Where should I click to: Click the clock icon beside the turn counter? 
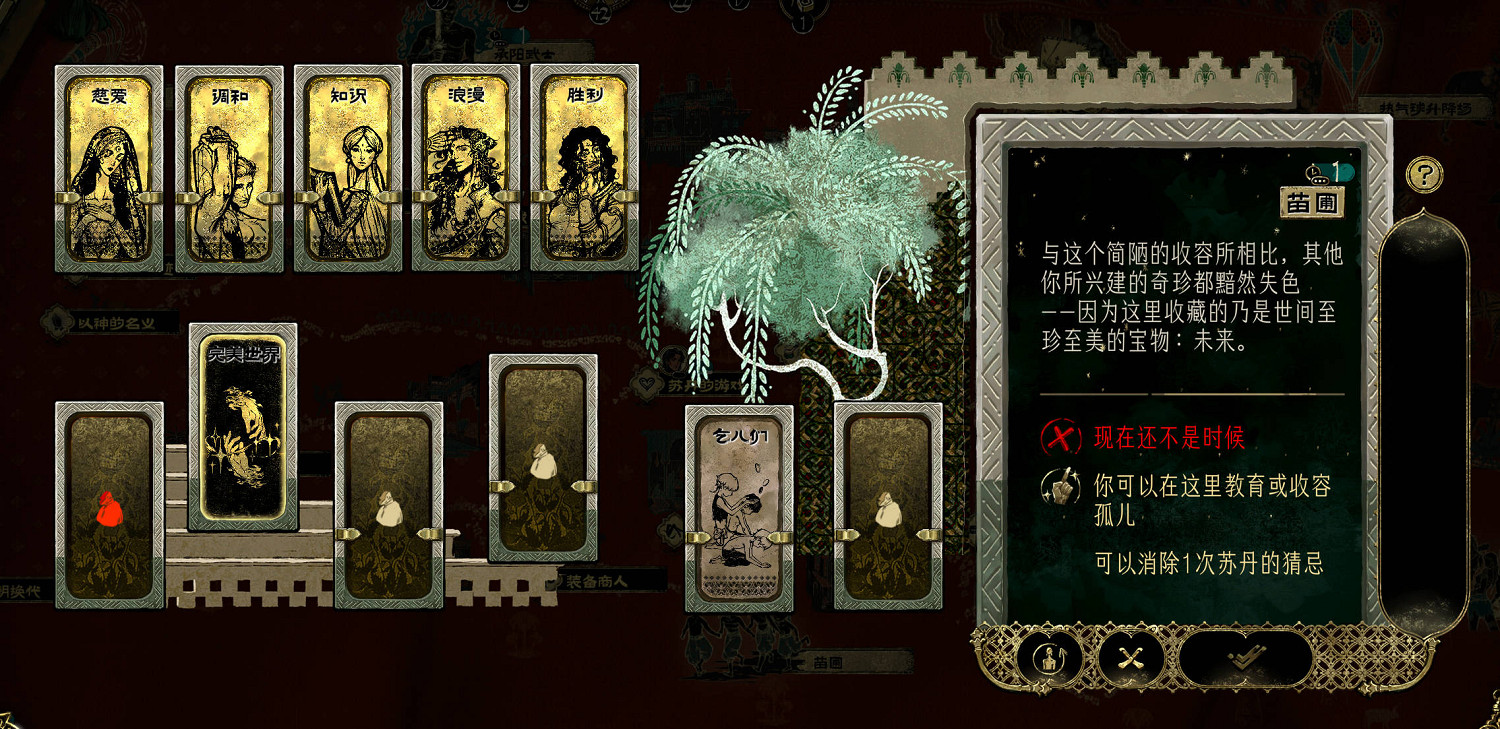1313,171
